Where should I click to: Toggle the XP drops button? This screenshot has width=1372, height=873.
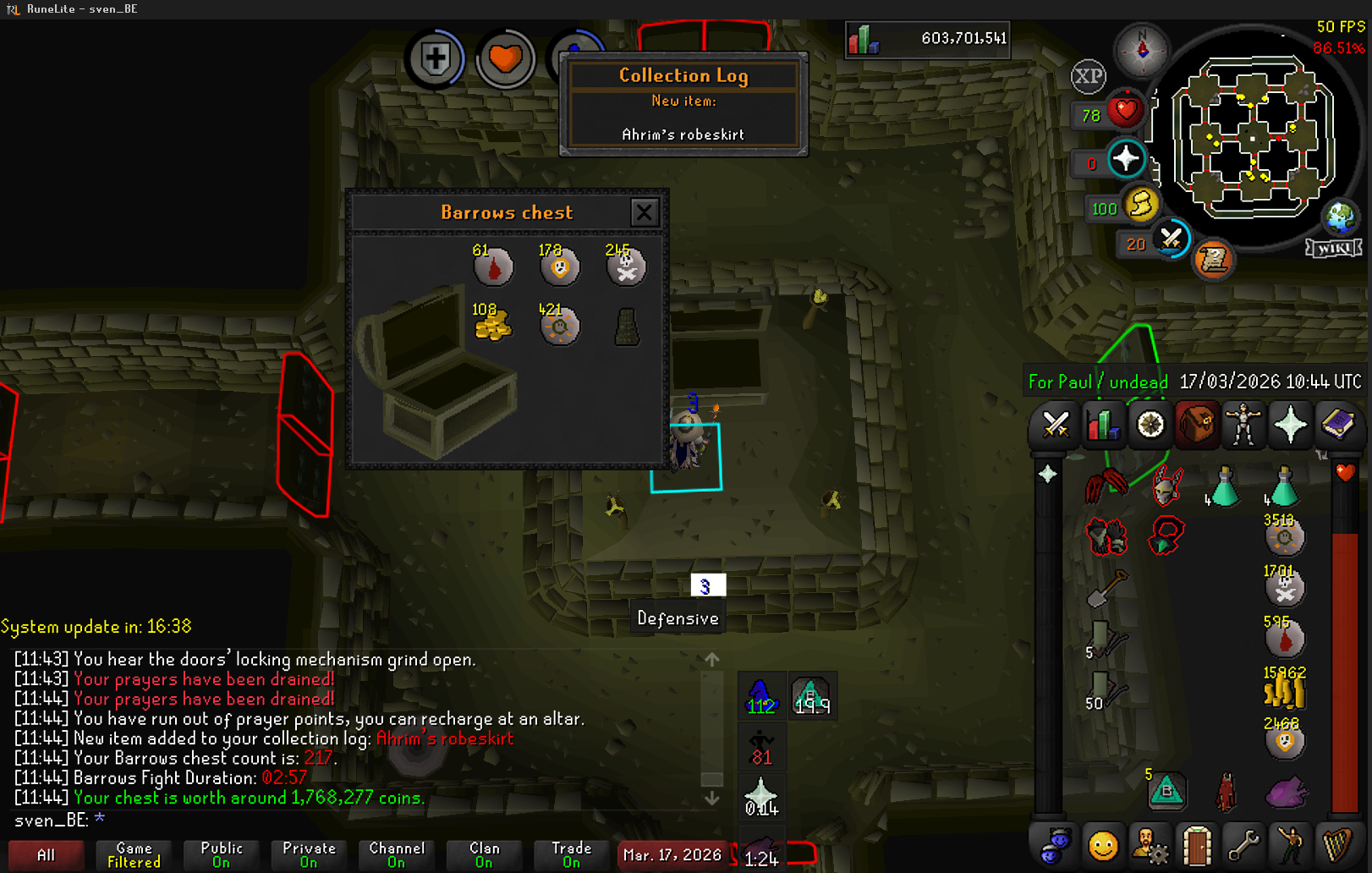pyautogui.click(x=1089, y=77)
